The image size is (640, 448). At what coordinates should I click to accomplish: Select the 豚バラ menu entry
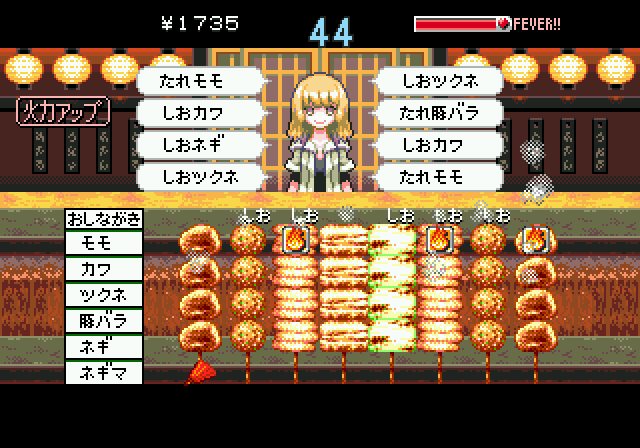tap(104, 321)
